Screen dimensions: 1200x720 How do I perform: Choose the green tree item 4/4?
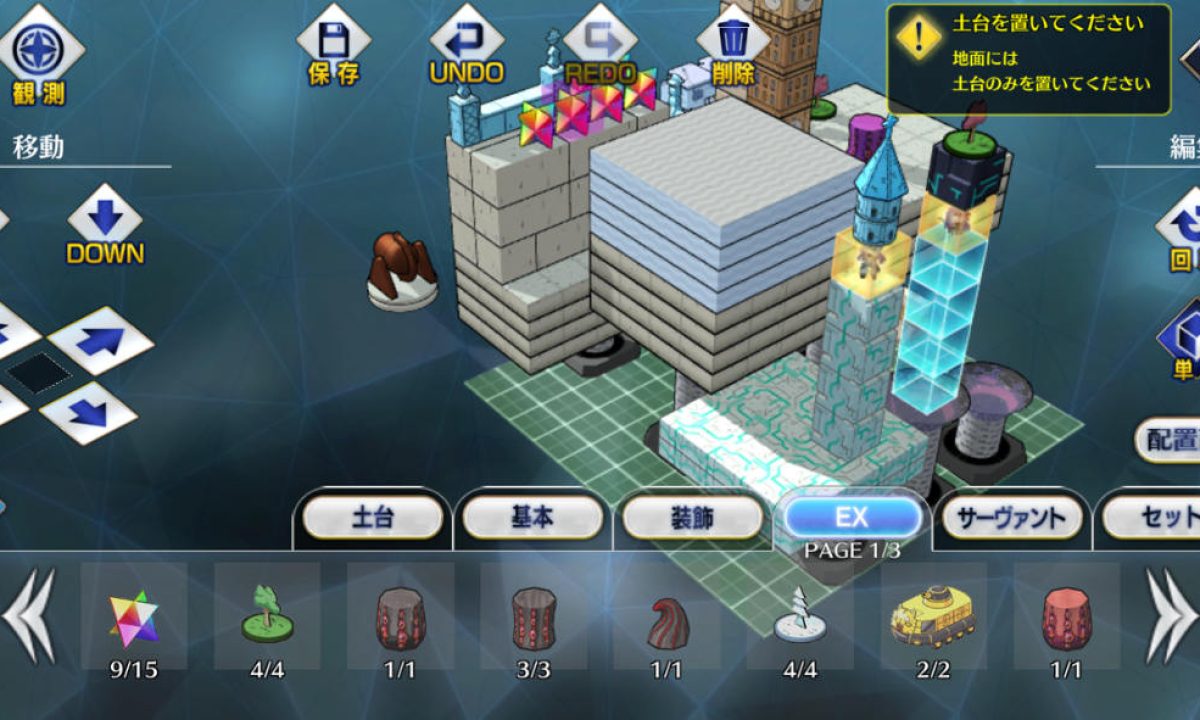click(x=267, y=617)
